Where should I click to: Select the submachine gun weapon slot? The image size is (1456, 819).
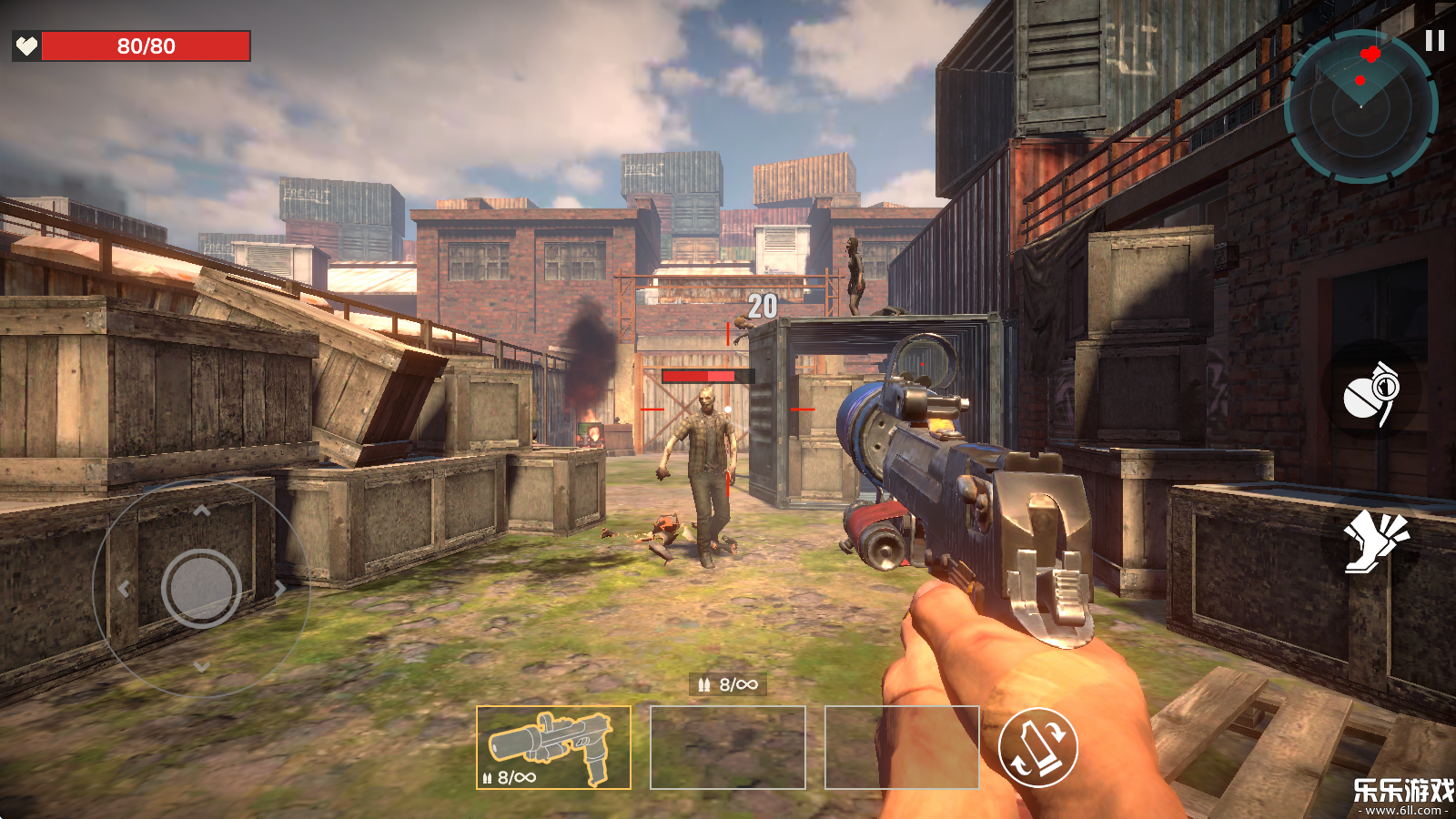[x=553, y=747]
